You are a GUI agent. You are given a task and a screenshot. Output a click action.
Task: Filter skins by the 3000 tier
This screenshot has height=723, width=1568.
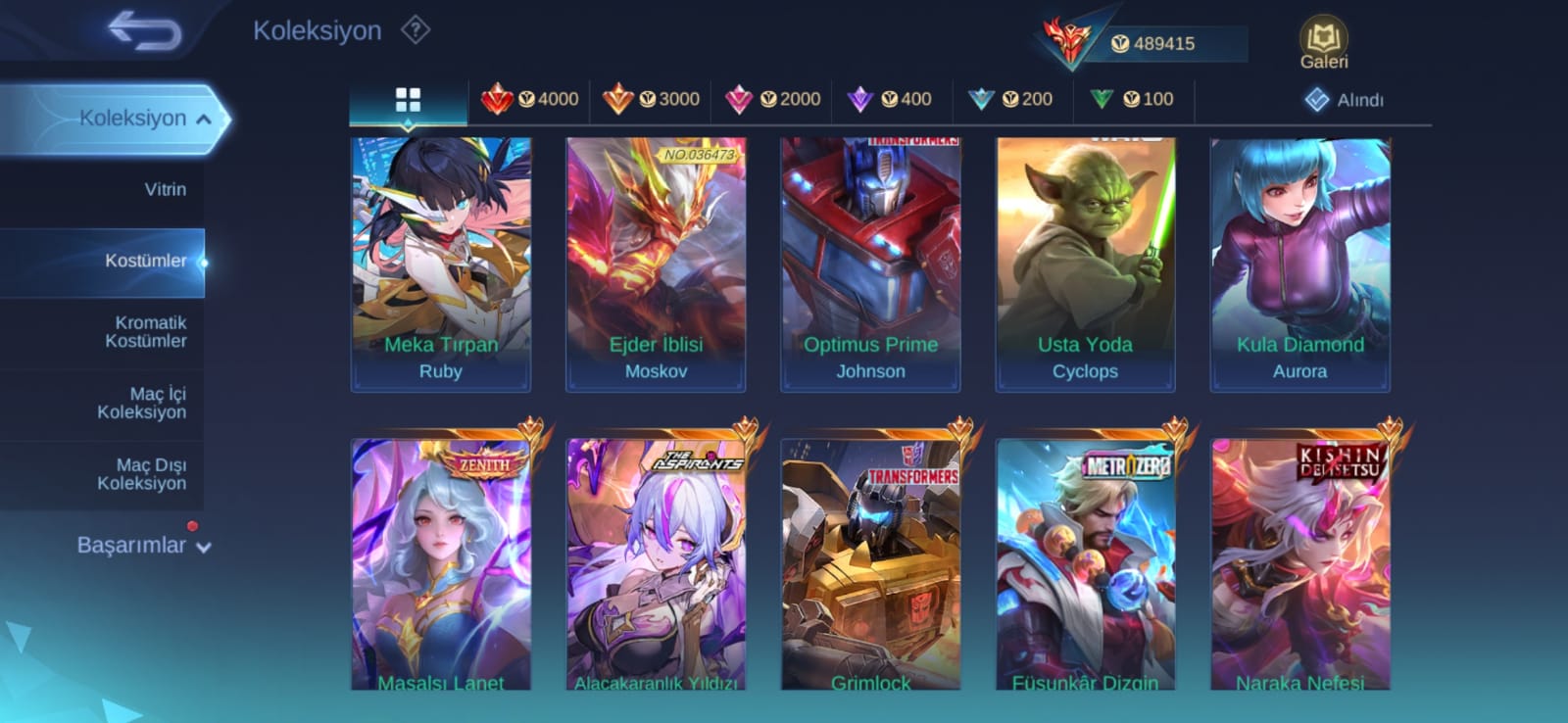(x=651, y=99)
